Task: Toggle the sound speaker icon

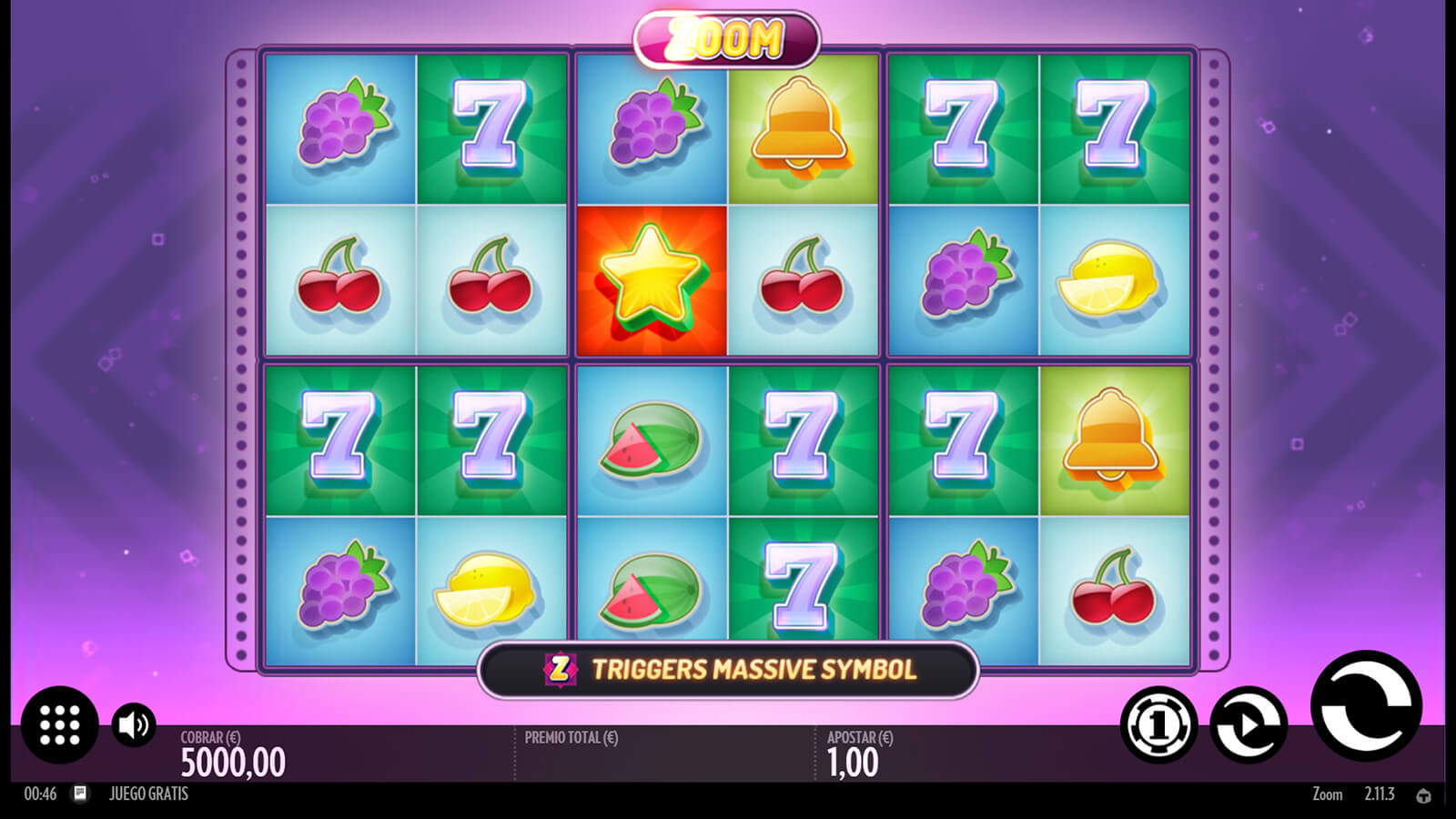Action: click(134, 725)
